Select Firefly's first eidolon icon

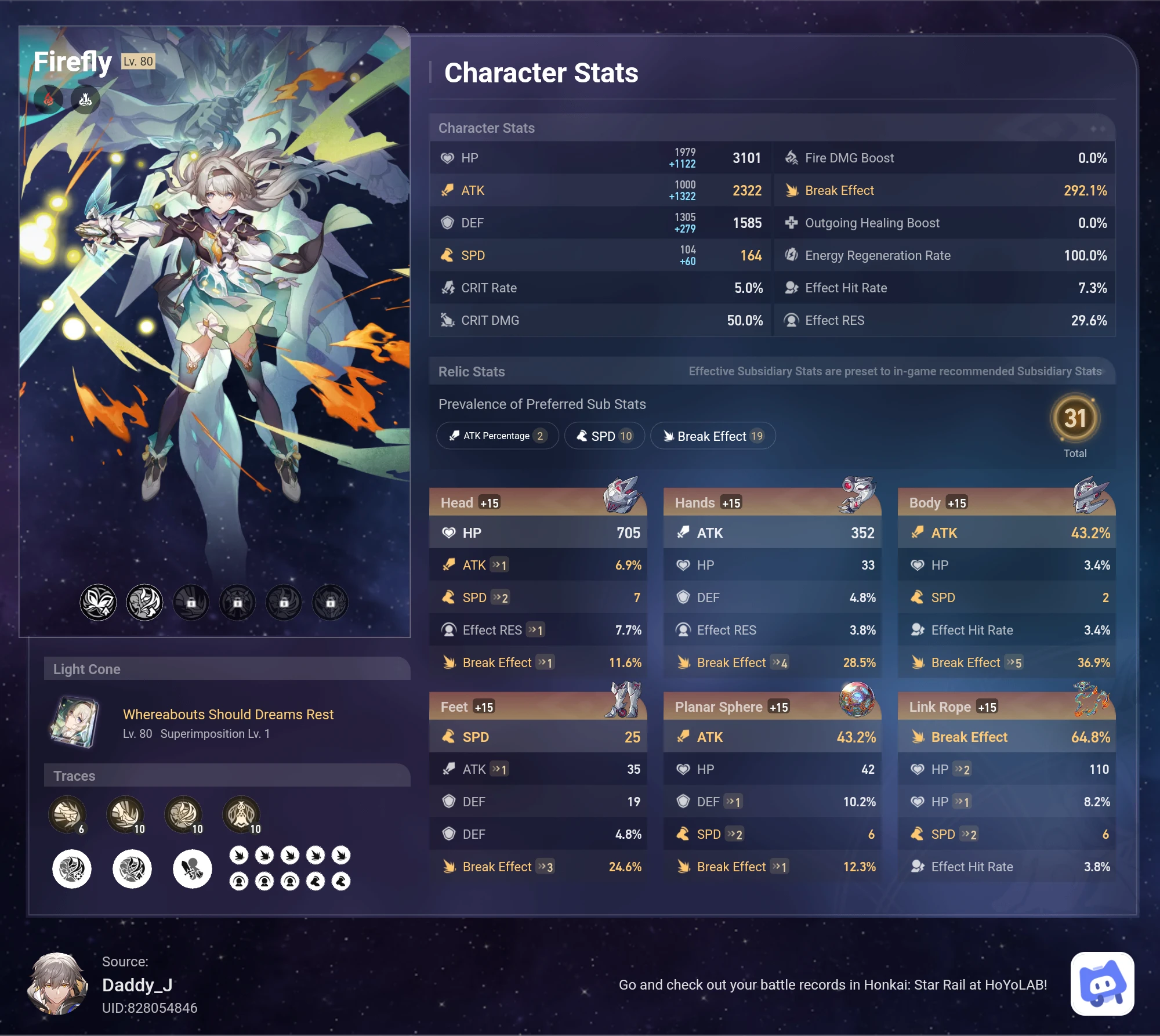click(x=98, y=602)
